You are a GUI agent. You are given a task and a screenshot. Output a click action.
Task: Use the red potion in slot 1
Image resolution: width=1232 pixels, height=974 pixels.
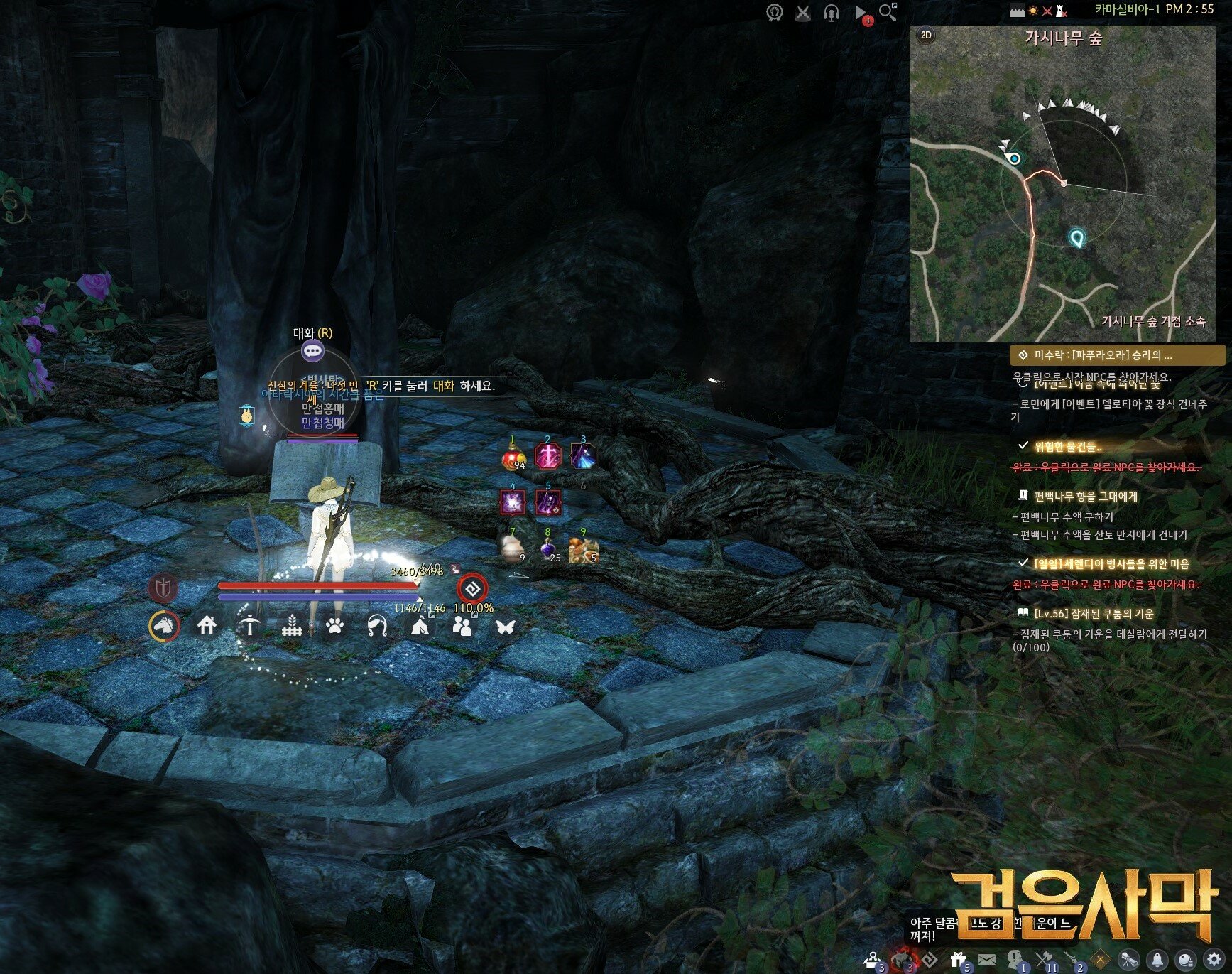(513, 458)
